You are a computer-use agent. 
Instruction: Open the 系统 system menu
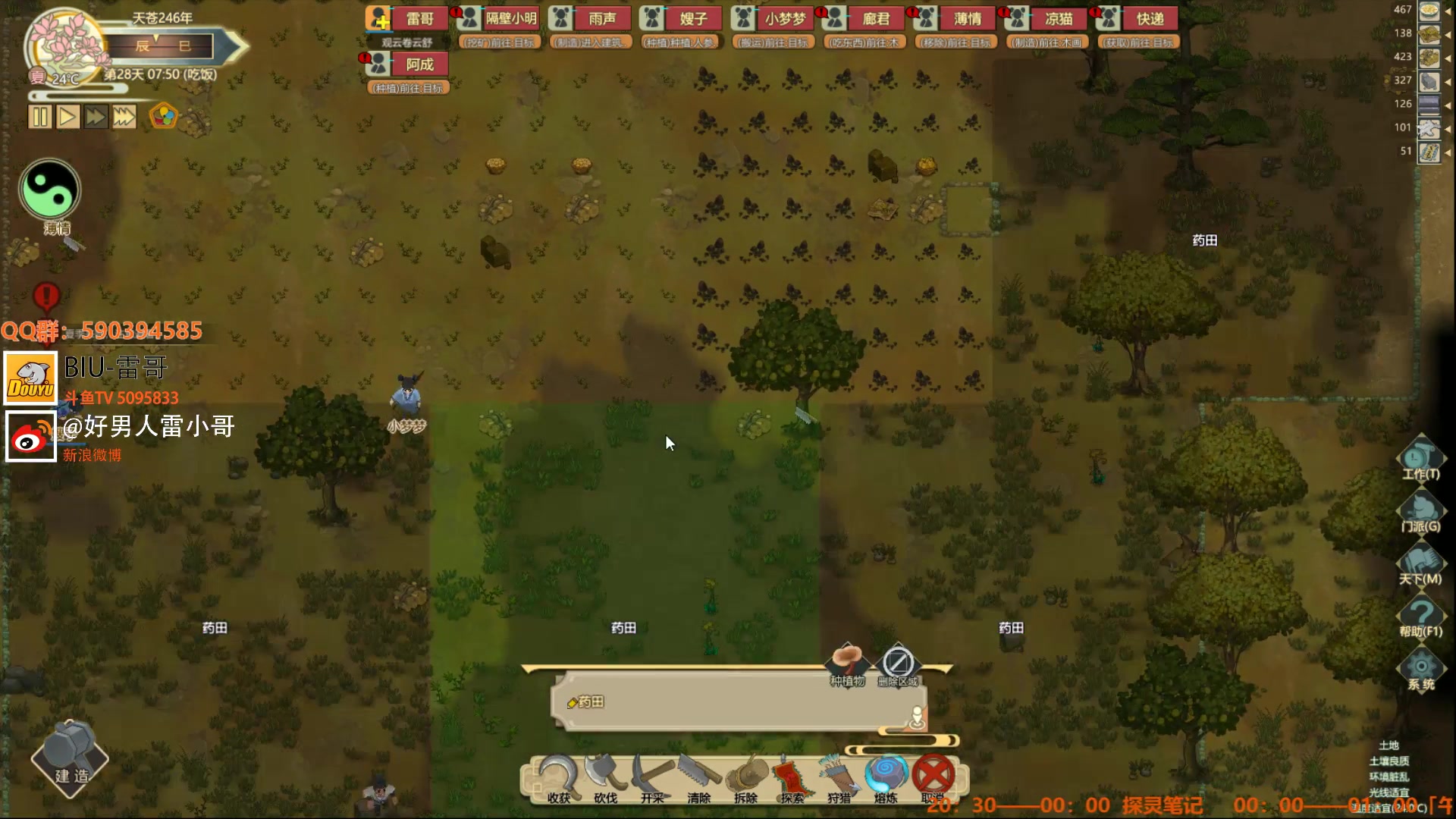[x=1420, y=670]
